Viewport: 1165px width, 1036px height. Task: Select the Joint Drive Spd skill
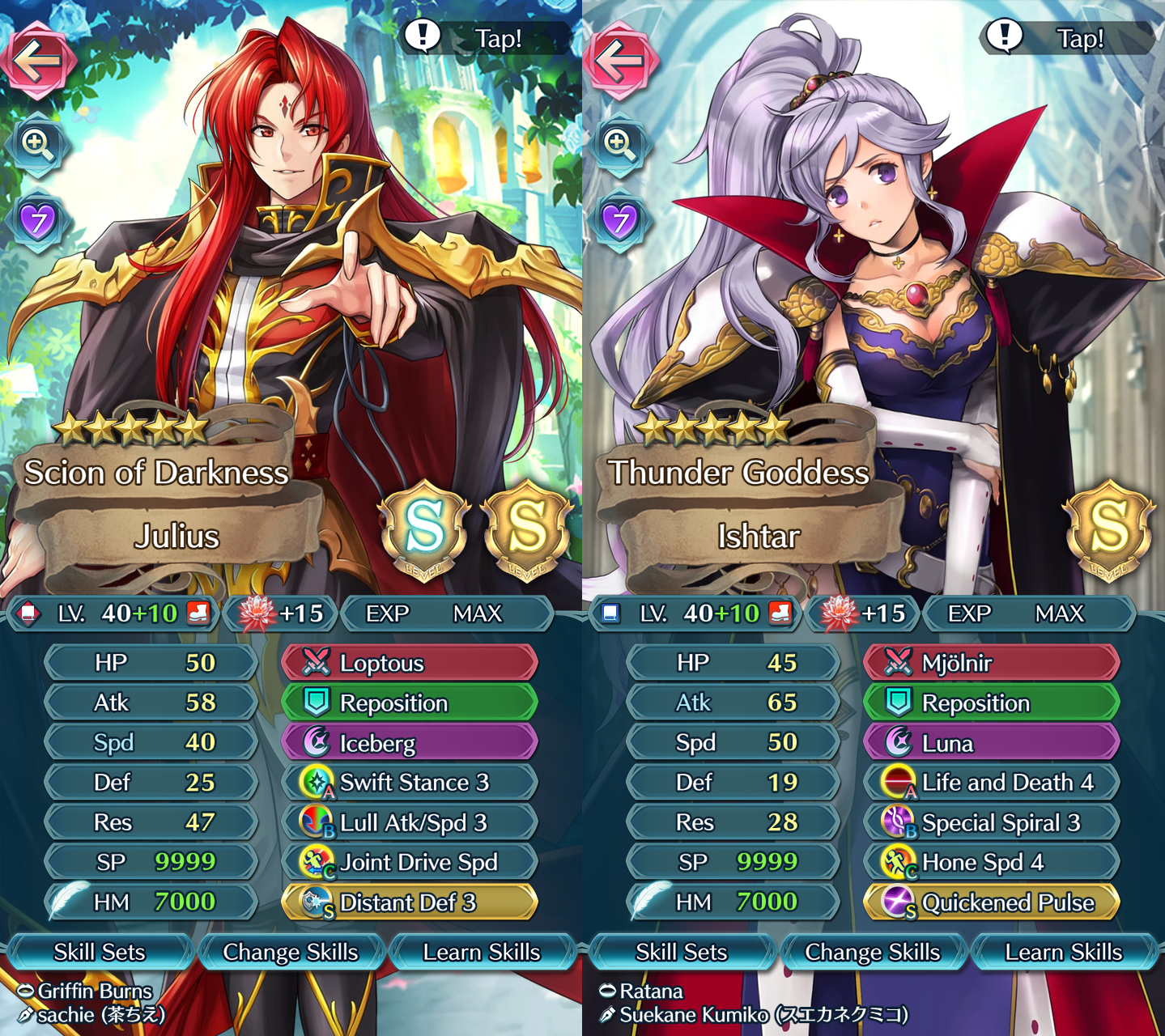pos(409,862)
